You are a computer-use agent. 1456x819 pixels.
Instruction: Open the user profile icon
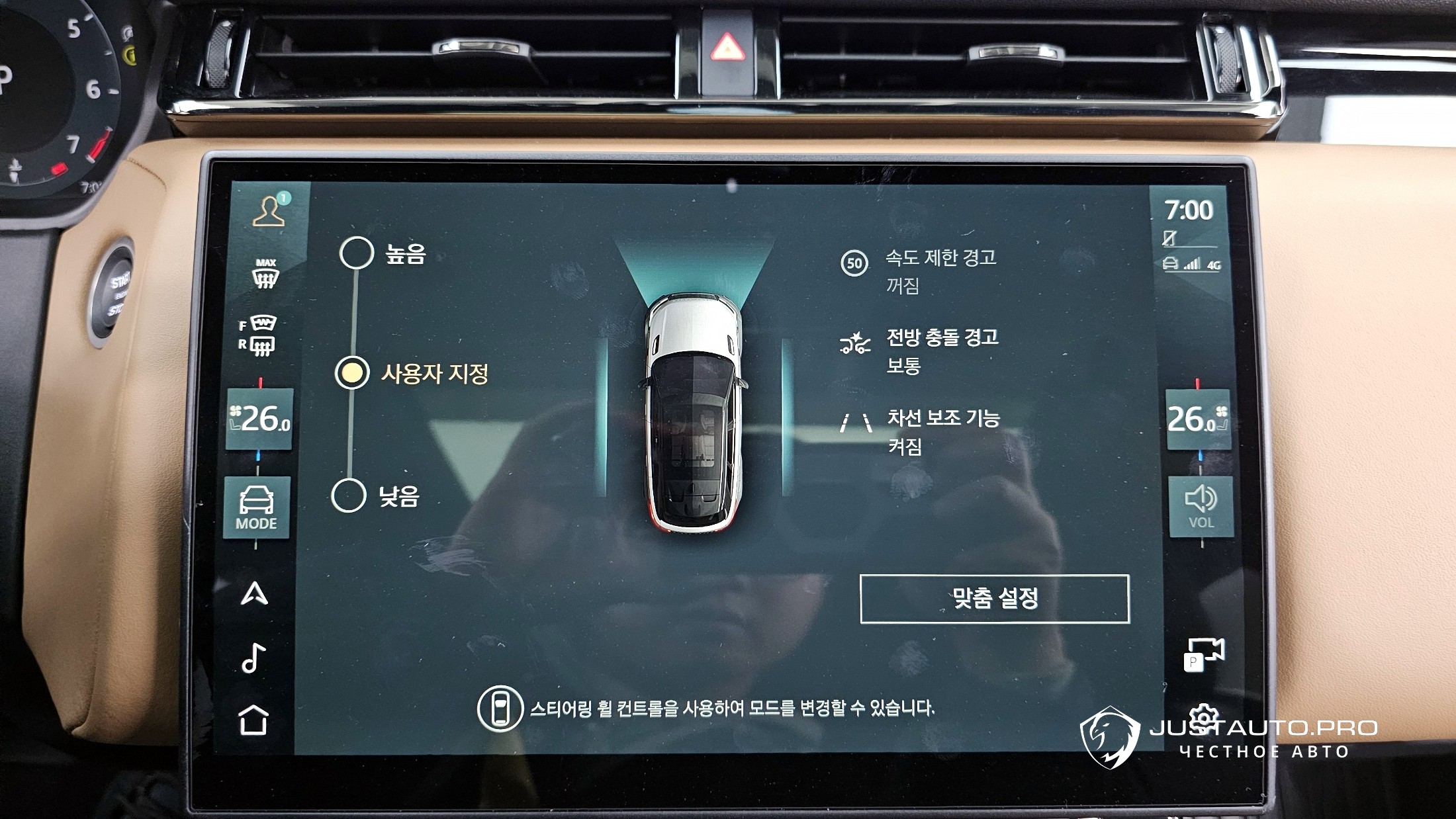[x=269, y=211]
